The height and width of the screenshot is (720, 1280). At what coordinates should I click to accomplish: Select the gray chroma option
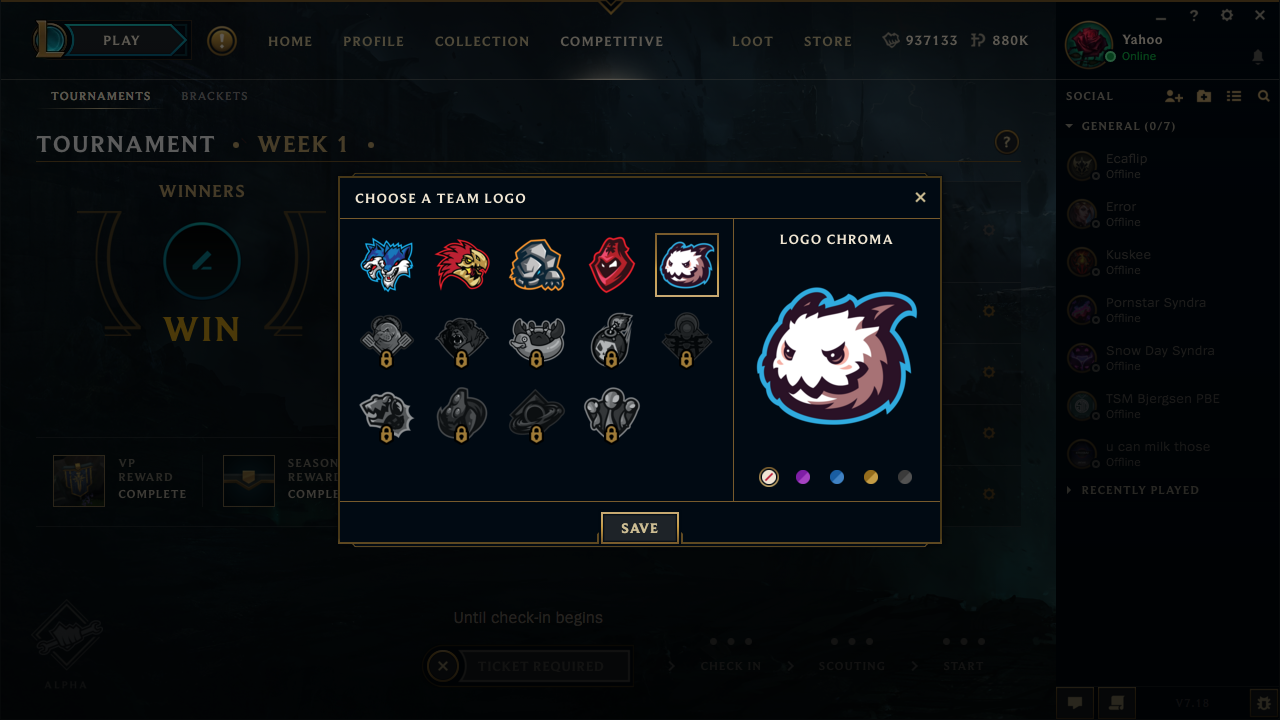click(x=905, y=477)
